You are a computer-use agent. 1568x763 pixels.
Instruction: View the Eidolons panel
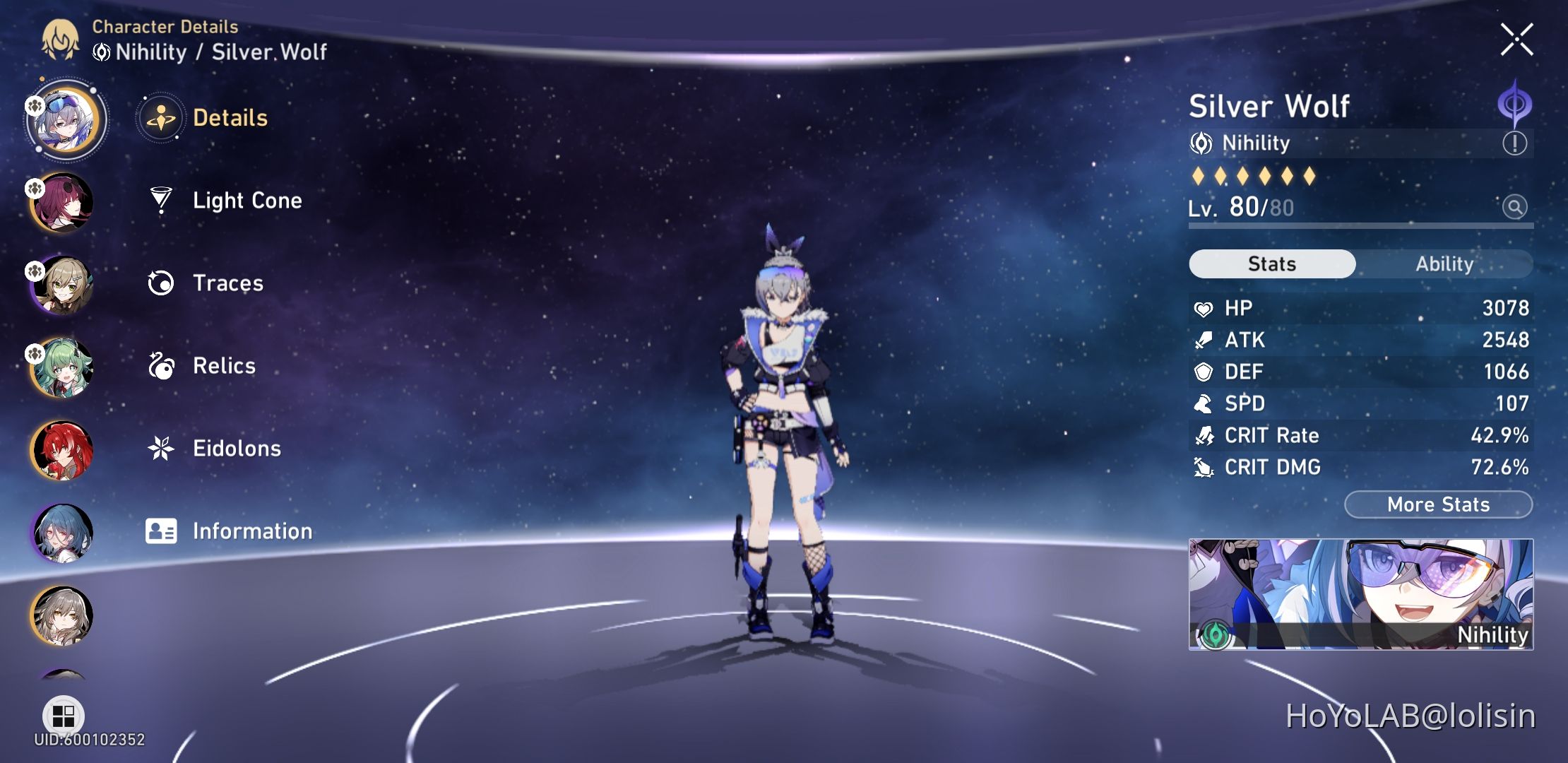tap(237, 448)
